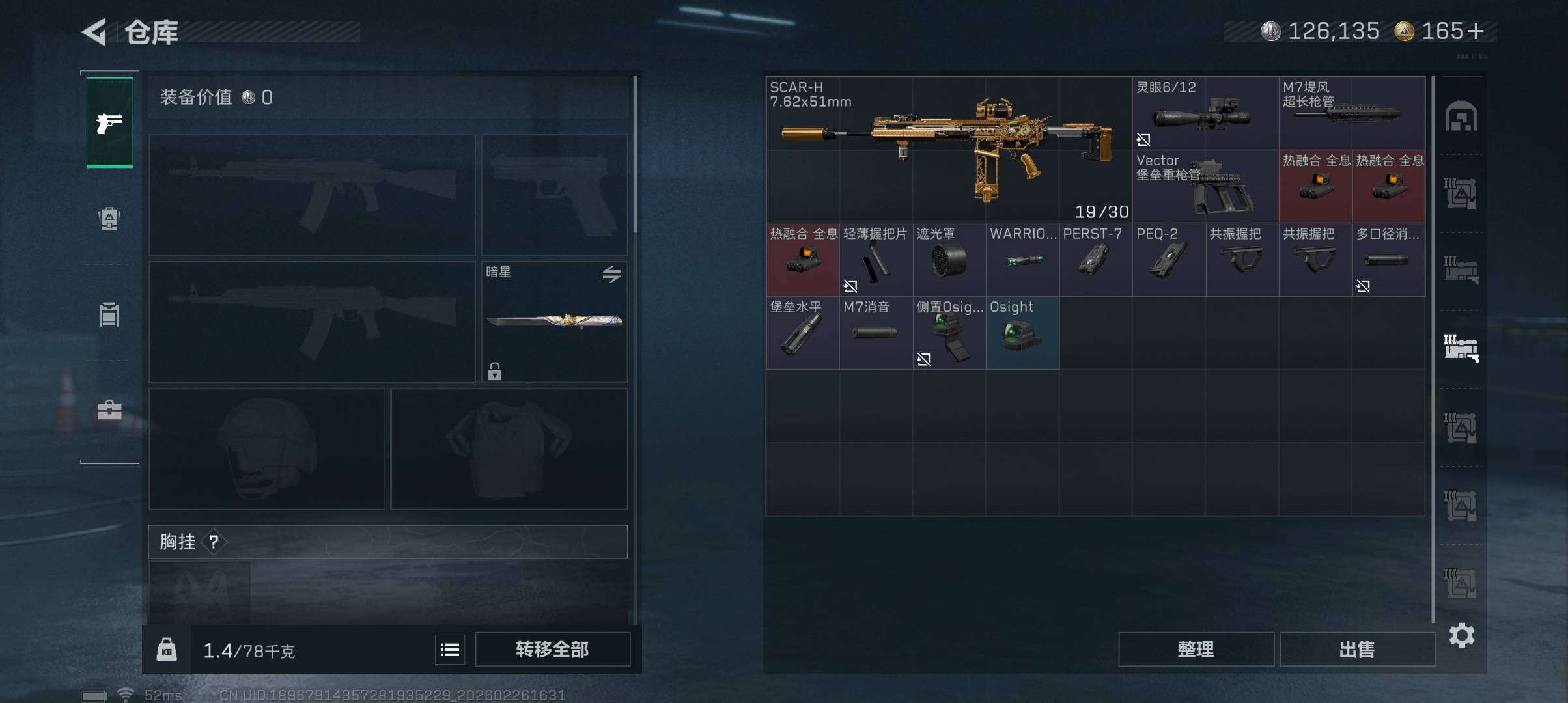Open the 胸挂 question mark help
Image resolution: width=1568 pixels, height=703 pixels.
click(214, 542)
